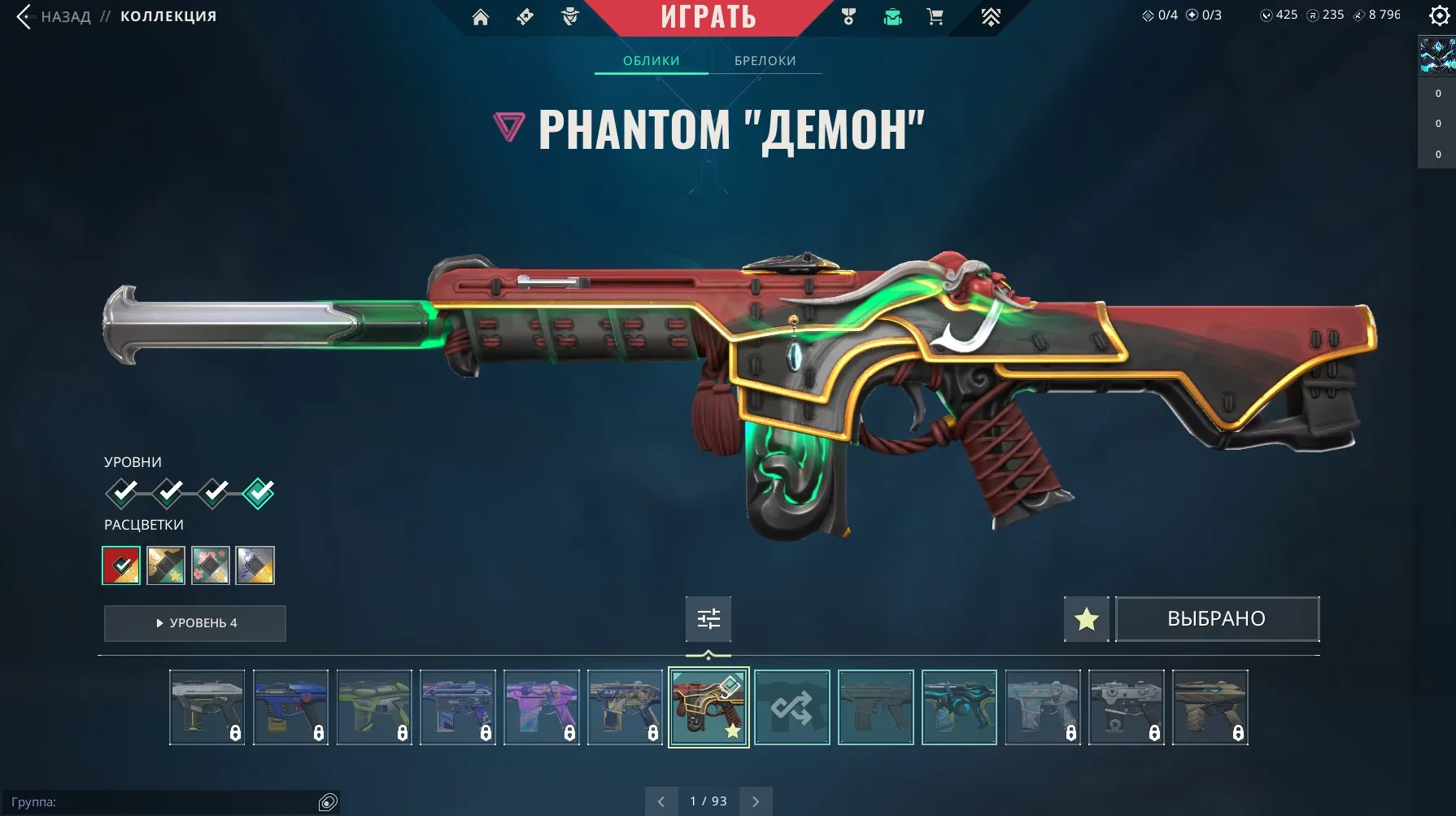Select the silver Расцветки variant
The image size is (1456, 816).
point(255,565)
